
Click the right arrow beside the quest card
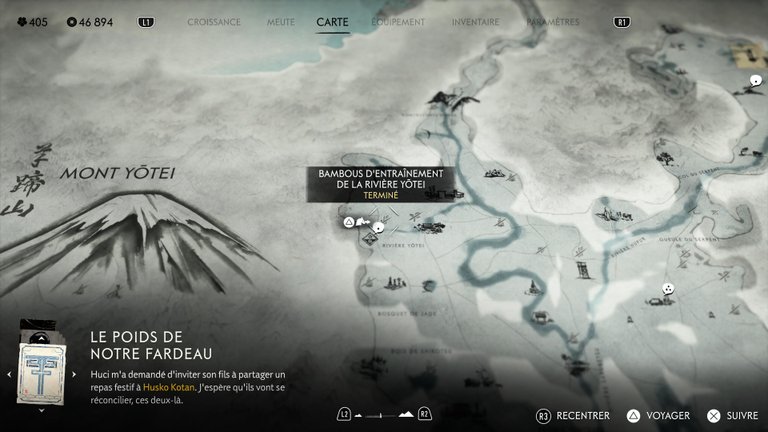pos(73,375)
